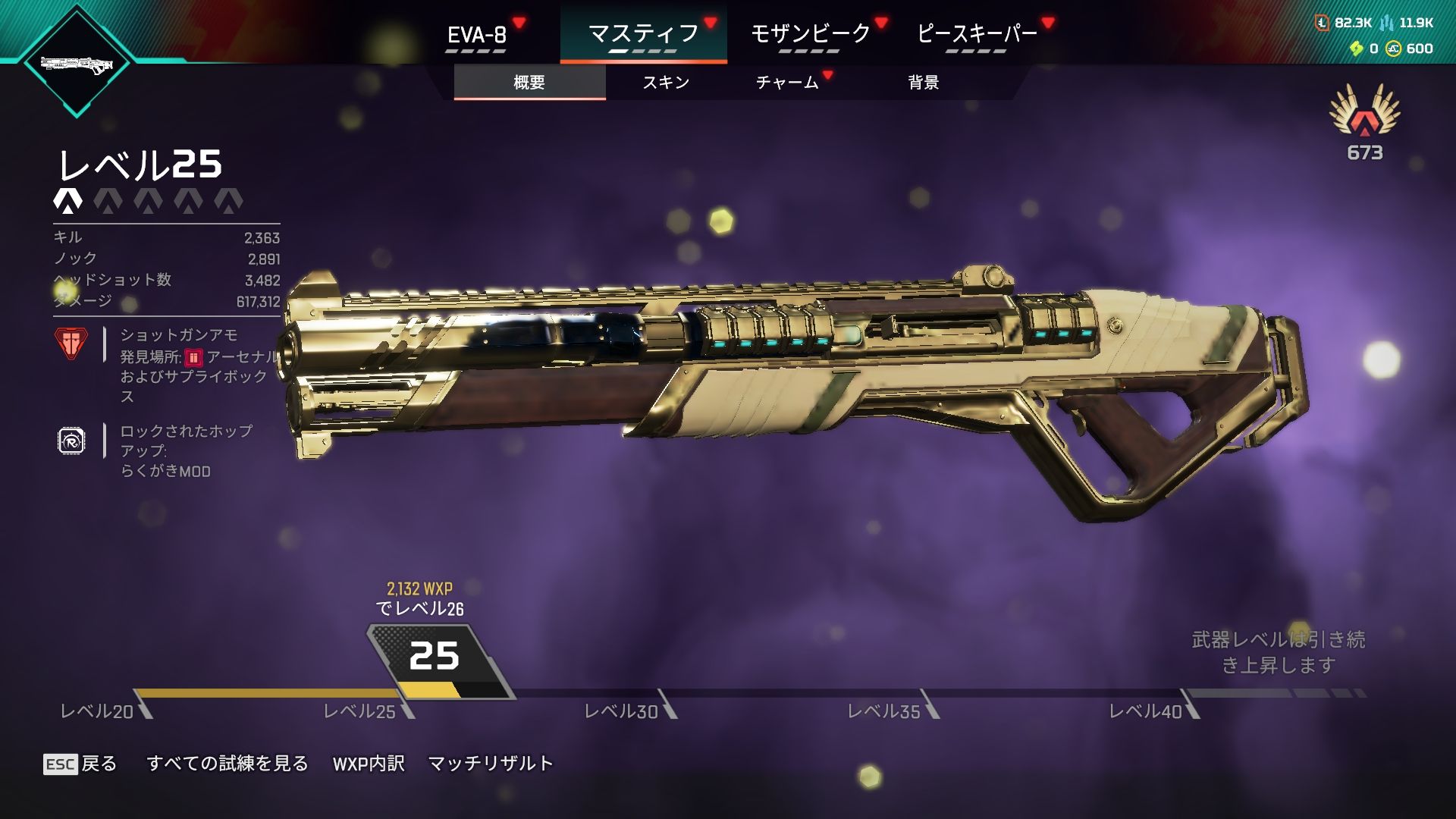The height and width of the screenshot is (819, 1456).
Task: Select the マスティフ weapon tab
Action: coord(643,34)
